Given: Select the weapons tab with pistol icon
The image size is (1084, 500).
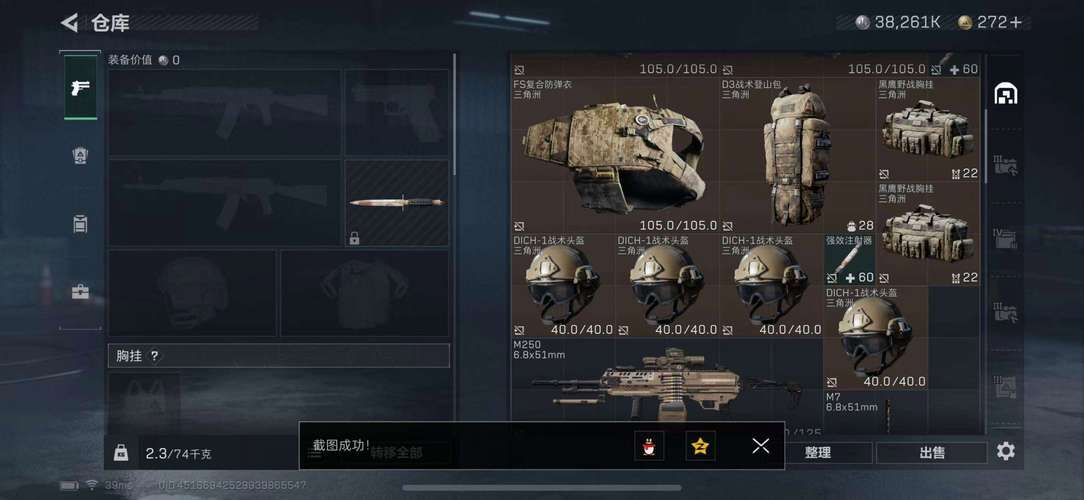Looking at the screenshot, I should point(80,87).
